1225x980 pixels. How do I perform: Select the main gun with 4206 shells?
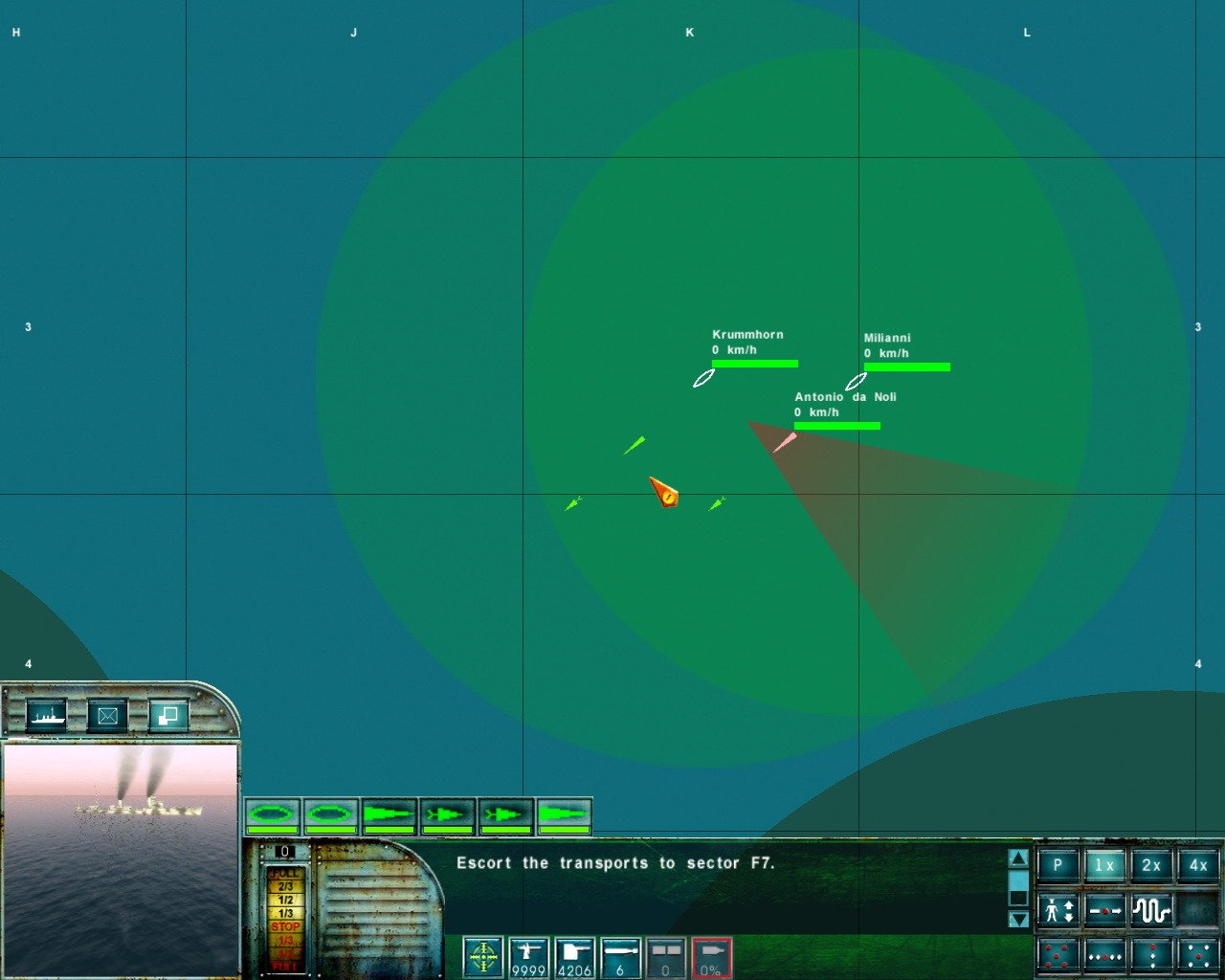coord(574,957)
